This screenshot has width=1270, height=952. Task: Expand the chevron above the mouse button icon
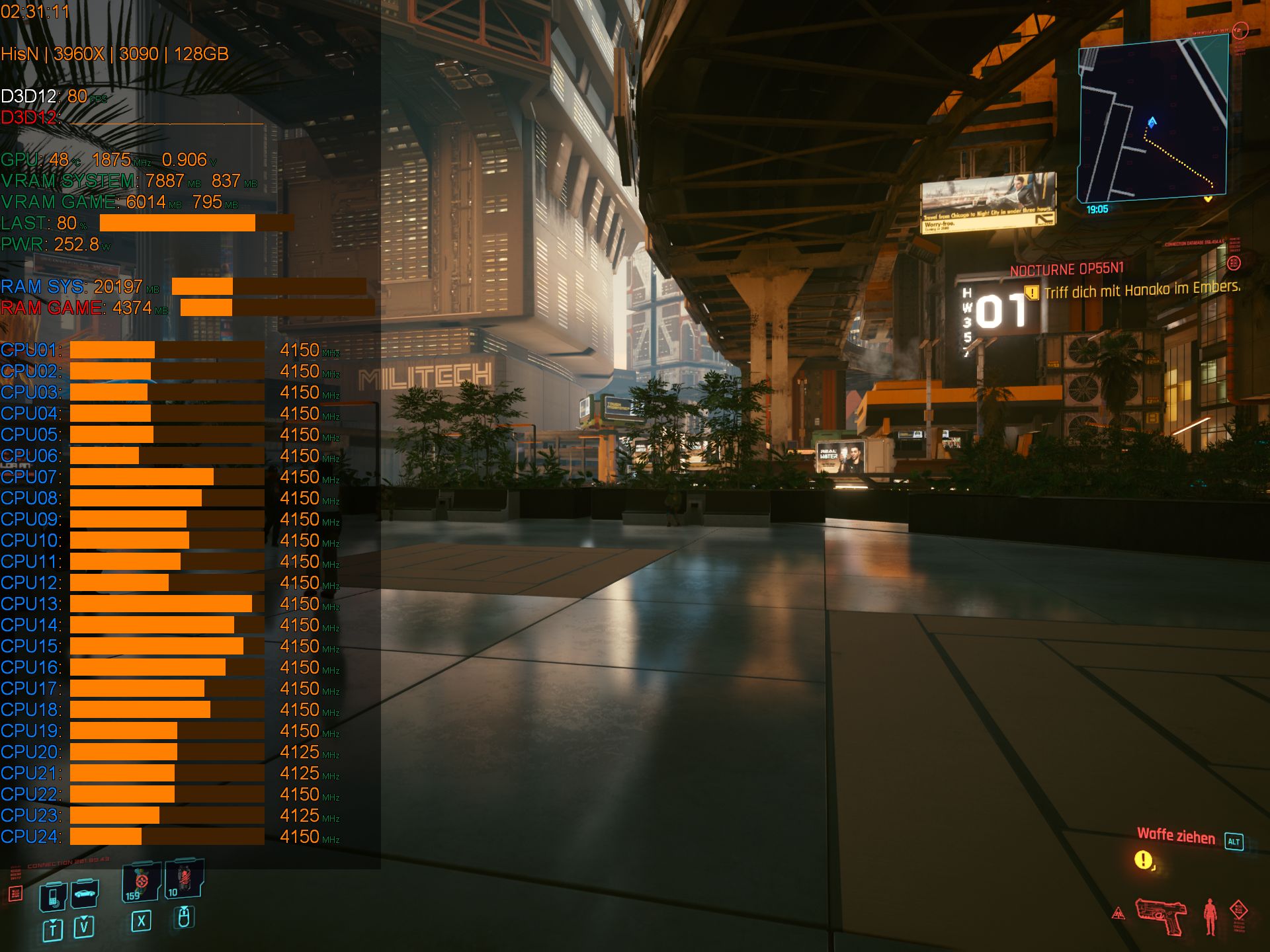184,909
